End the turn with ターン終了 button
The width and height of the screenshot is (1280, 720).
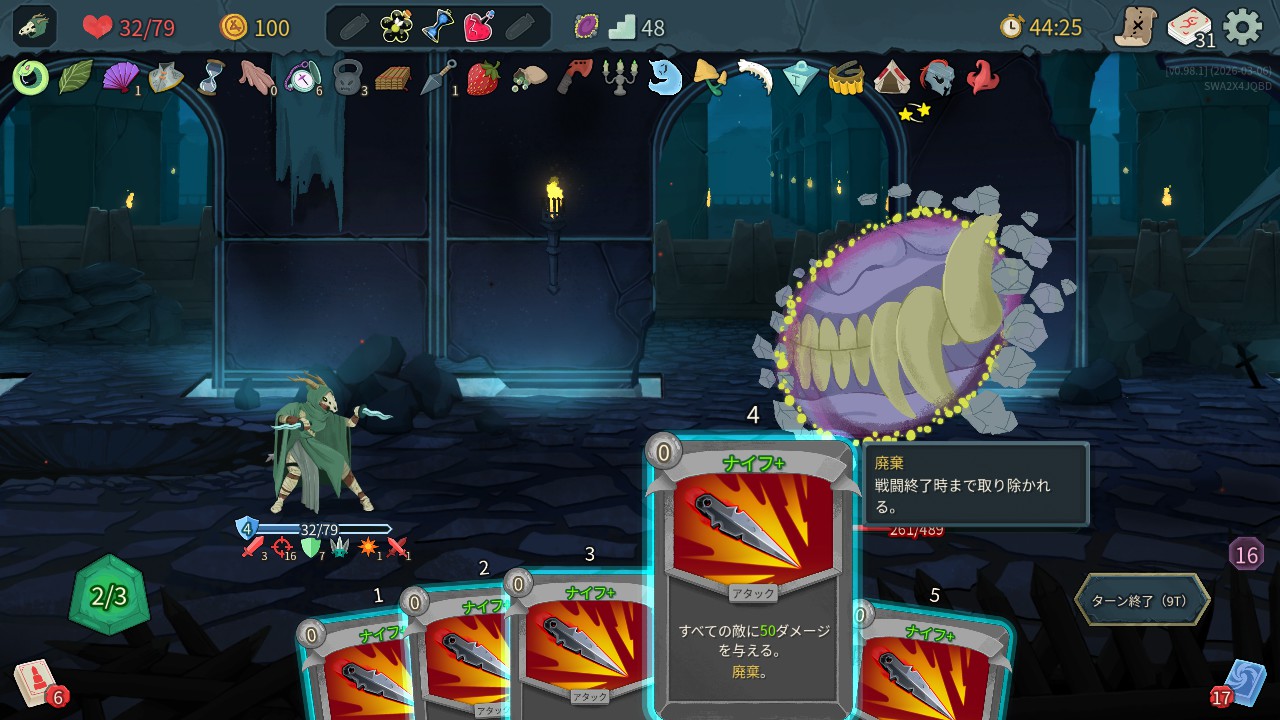(x=1142, y=600)
